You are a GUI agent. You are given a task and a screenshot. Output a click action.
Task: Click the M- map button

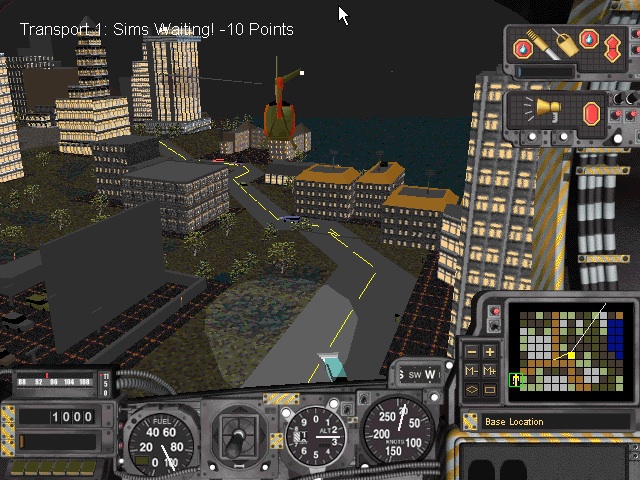point(472,370)
